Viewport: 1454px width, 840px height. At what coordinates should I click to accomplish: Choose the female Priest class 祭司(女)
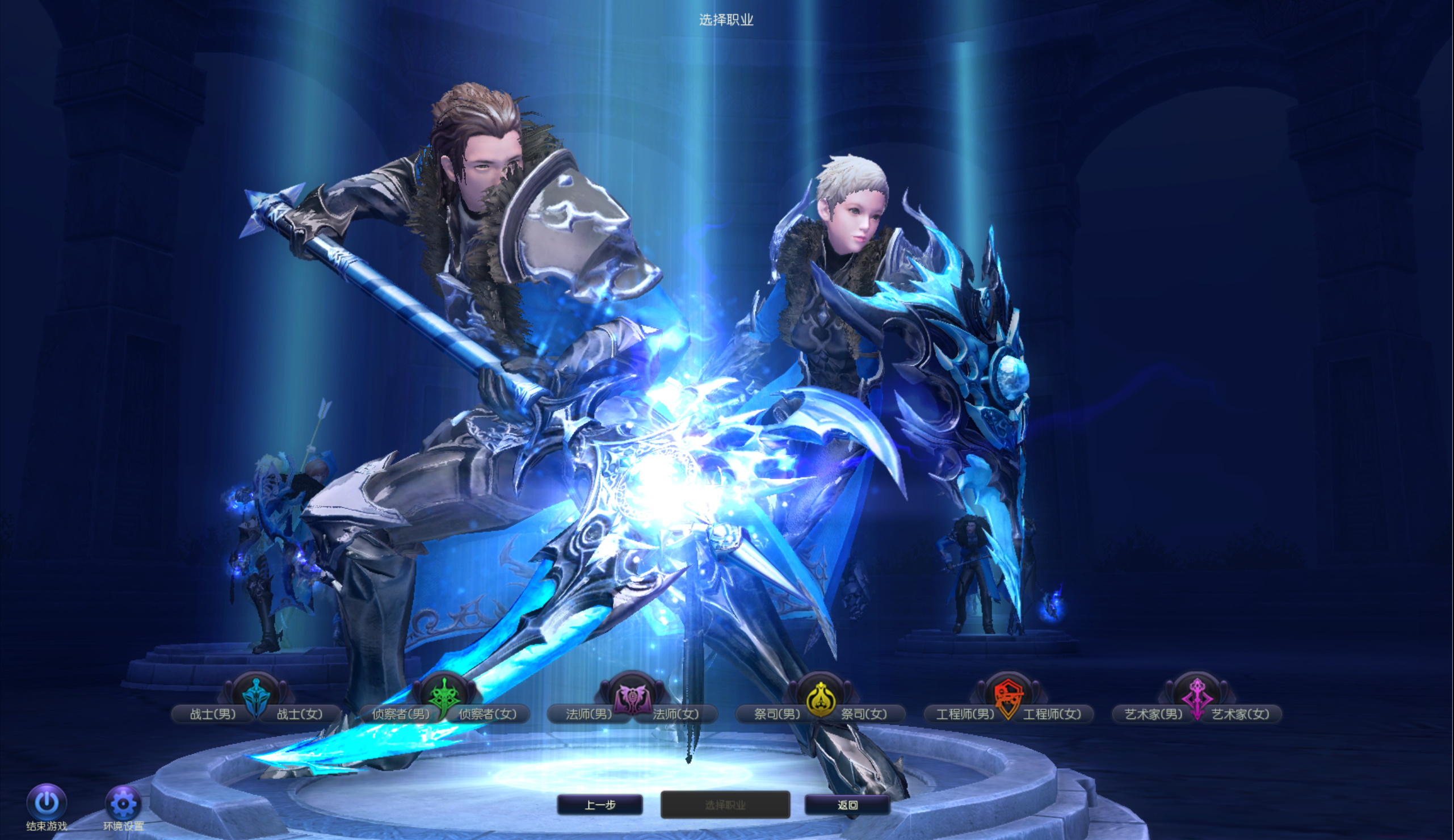(864, 714)
